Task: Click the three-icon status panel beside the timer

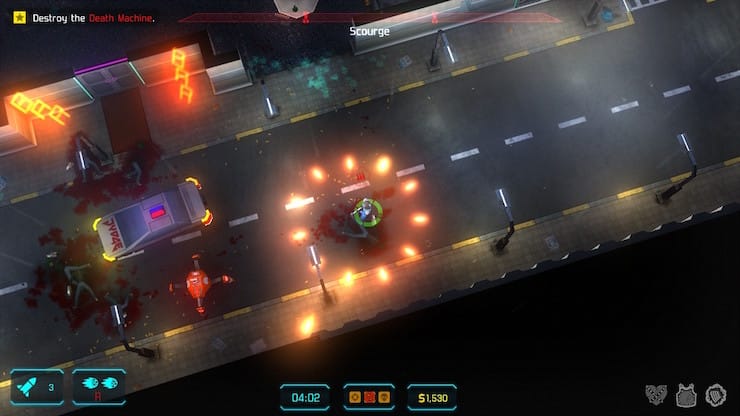Action: [369, 397]
